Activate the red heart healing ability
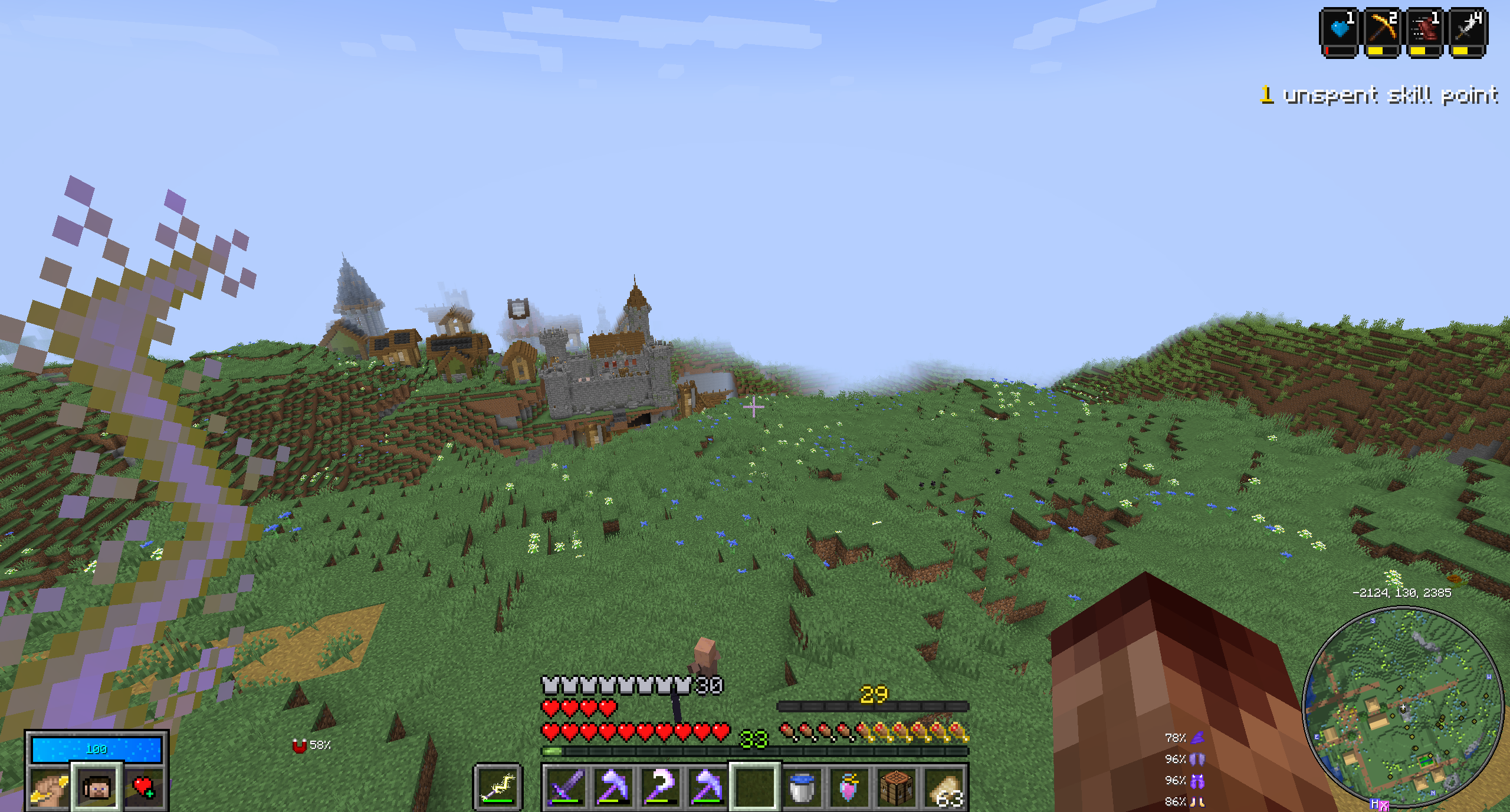Image resolution: width=1510 pixels, height=812 pixels. 143,788
